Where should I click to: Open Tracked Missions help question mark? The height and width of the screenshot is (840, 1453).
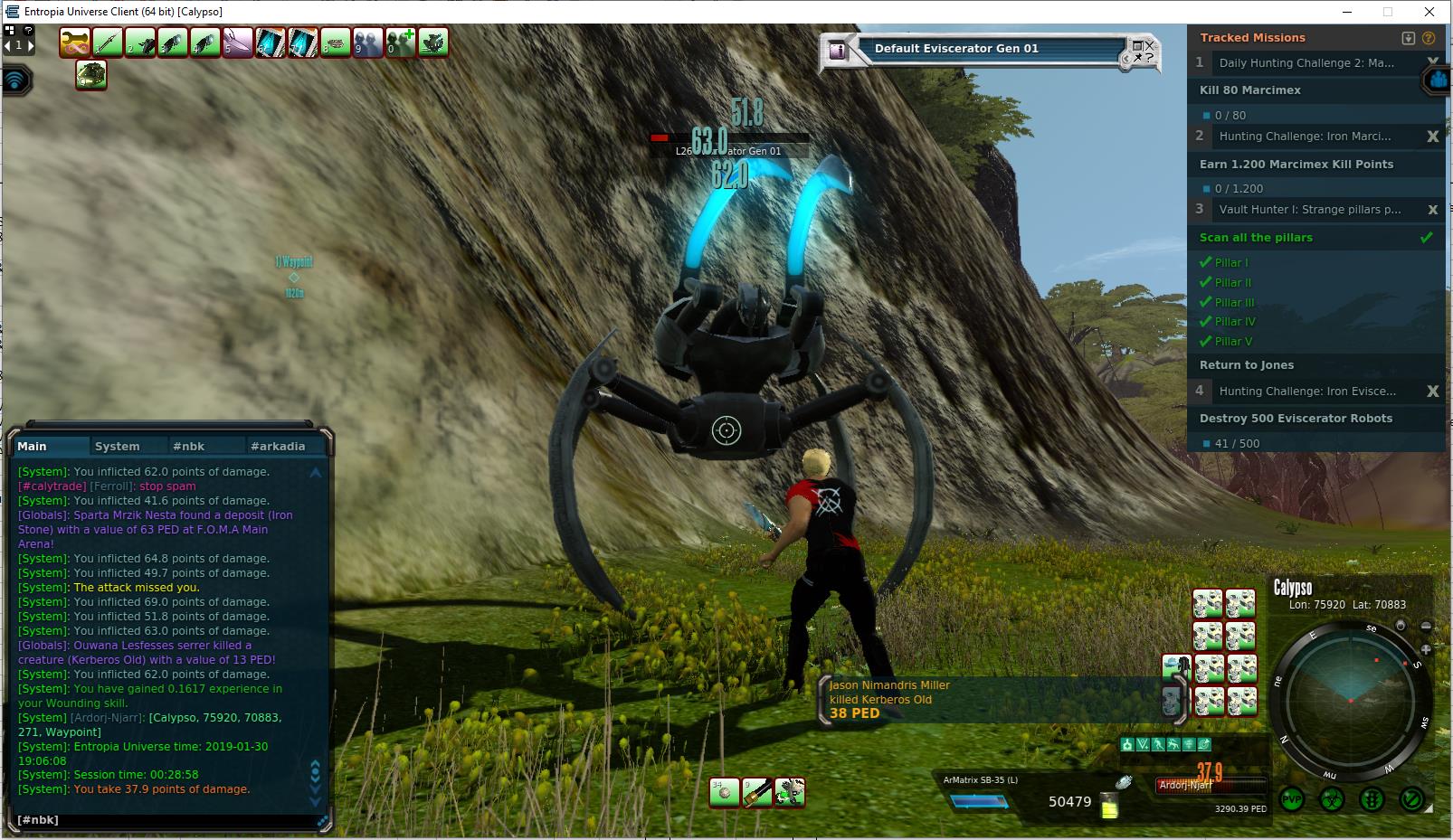click(1429, 38)
